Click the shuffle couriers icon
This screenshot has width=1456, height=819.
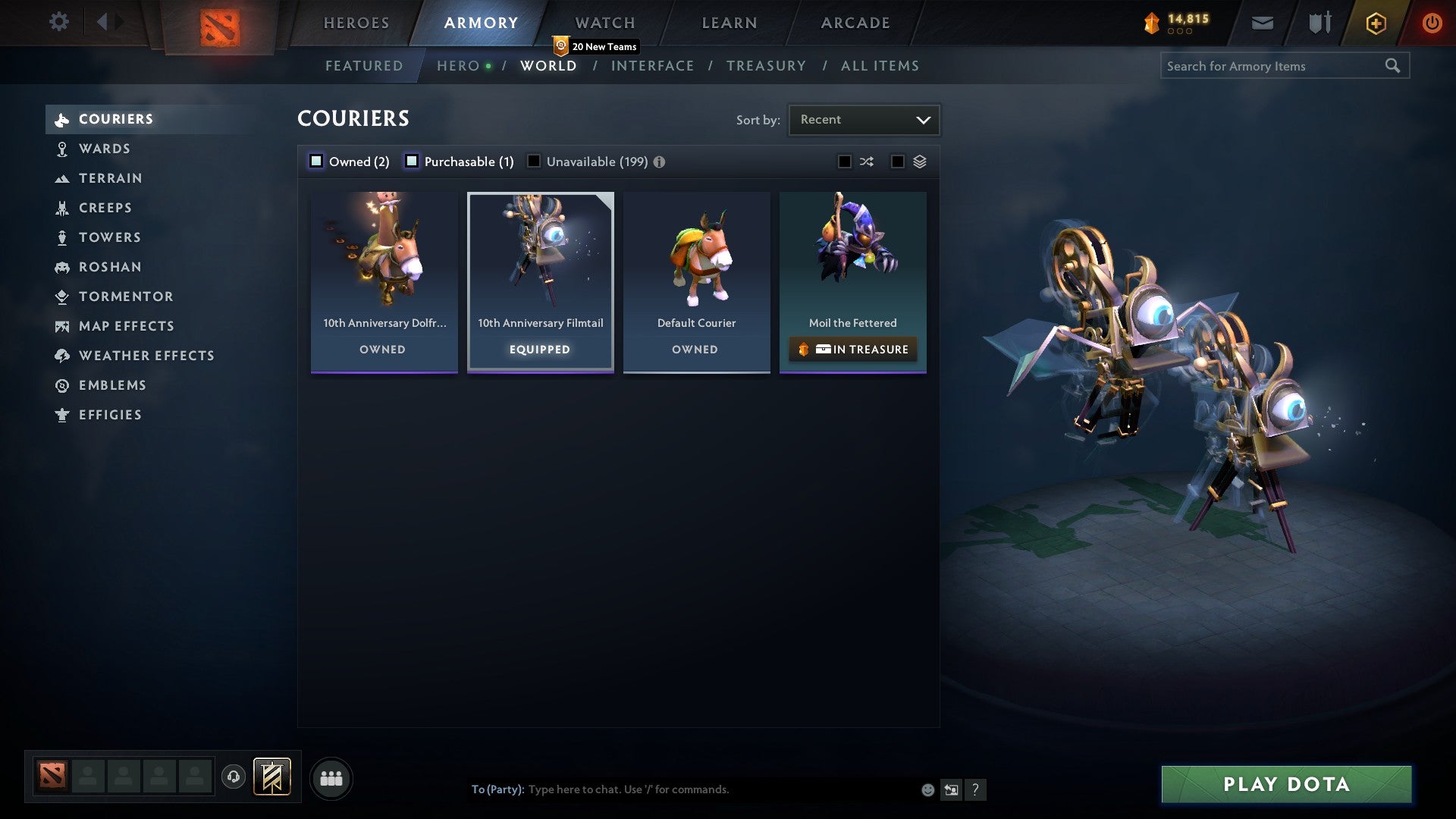(x=865, y=162)
